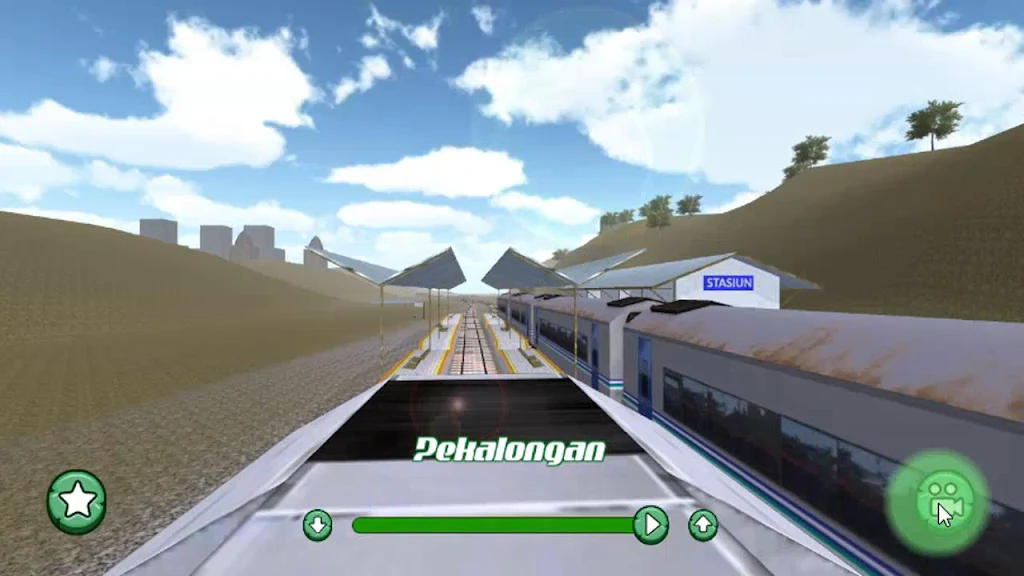Switch camera view with the camera button

(x=937, y=502)
